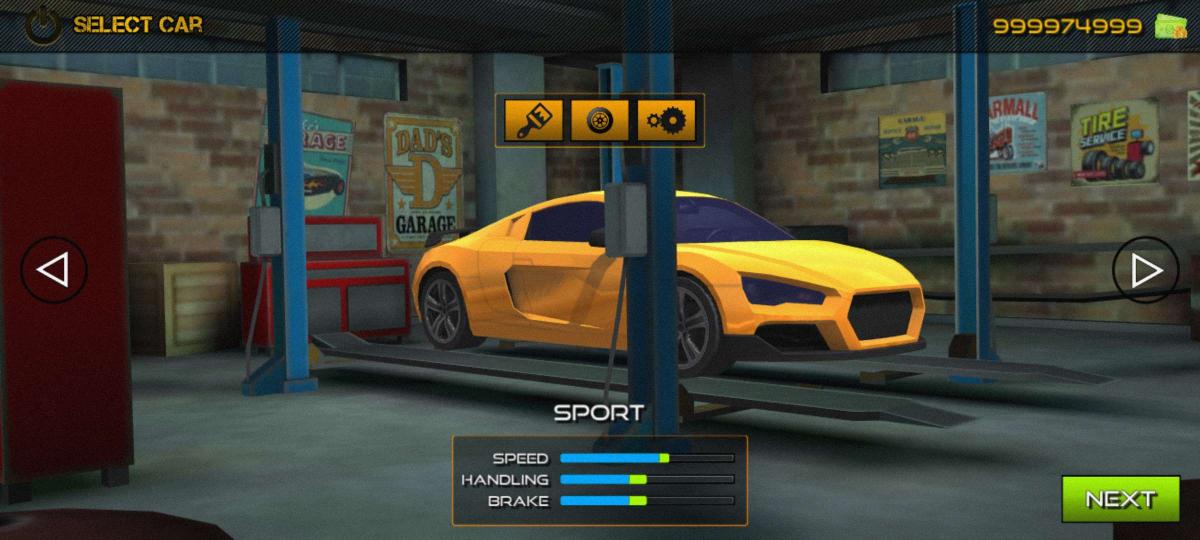
Task: Click the power button beside Select Car
Action: [42, 26]
